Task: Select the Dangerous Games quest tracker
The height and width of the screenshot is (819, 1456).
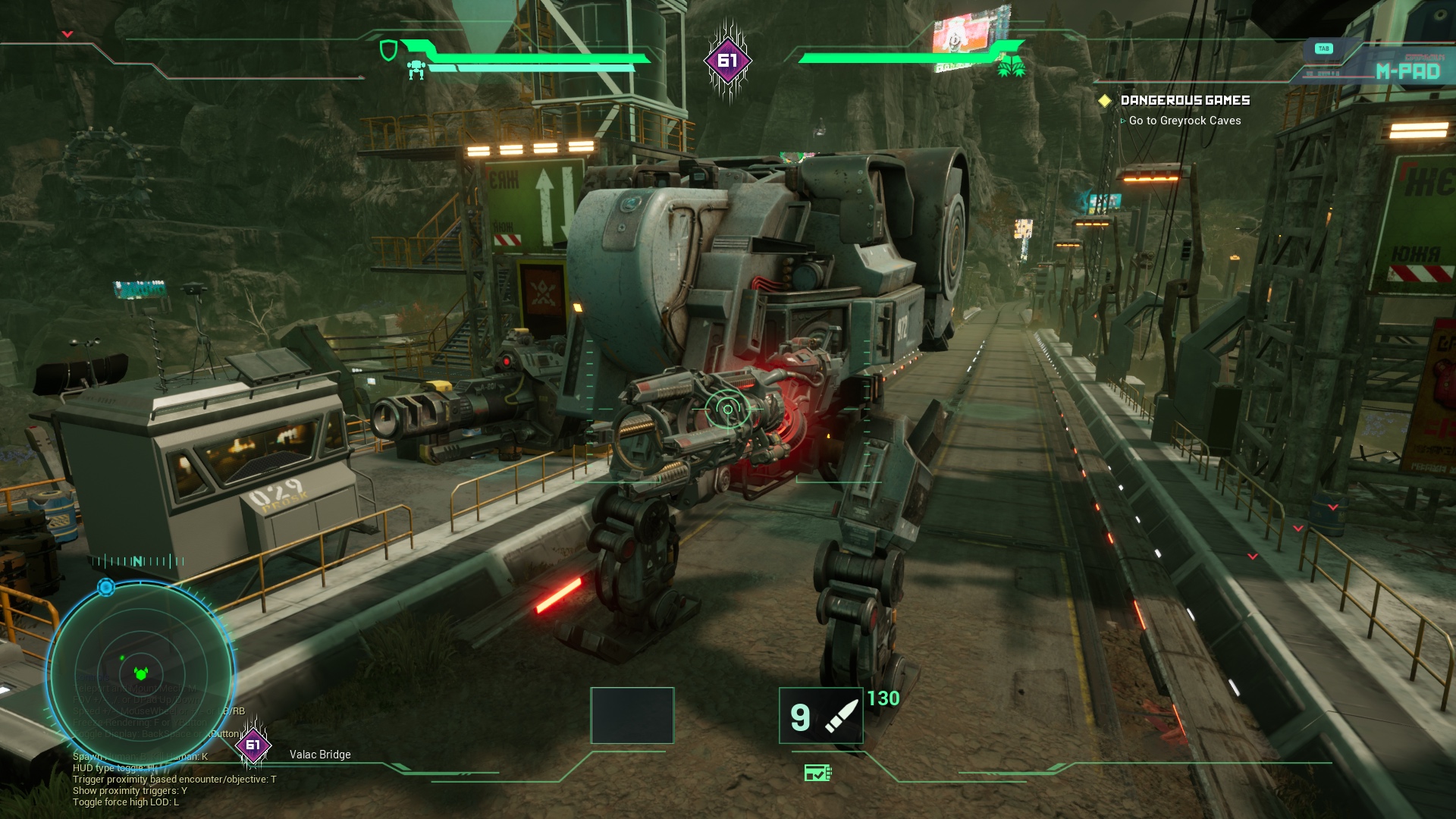Action: [x=1185, y=100]
